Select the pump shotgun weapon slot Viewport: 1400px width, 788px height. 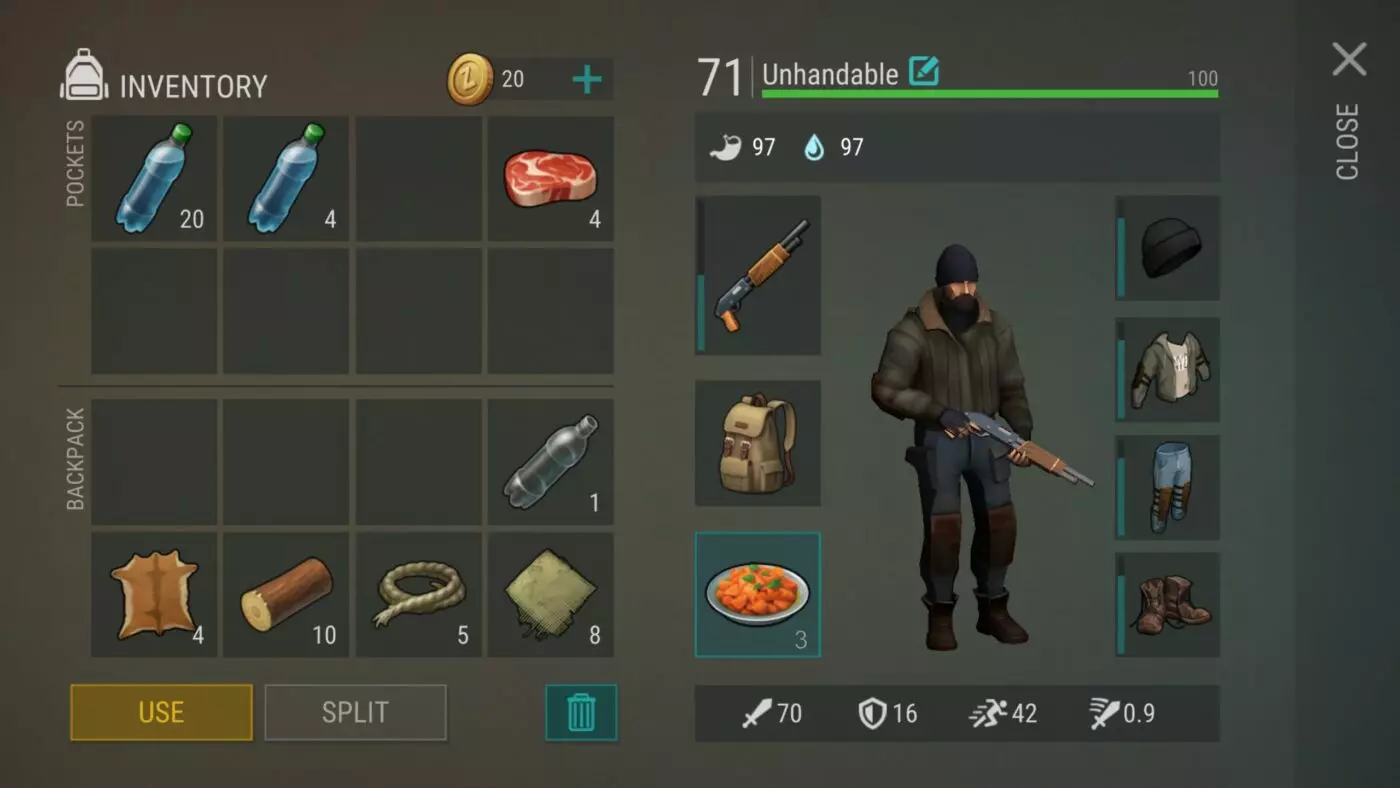757,277
